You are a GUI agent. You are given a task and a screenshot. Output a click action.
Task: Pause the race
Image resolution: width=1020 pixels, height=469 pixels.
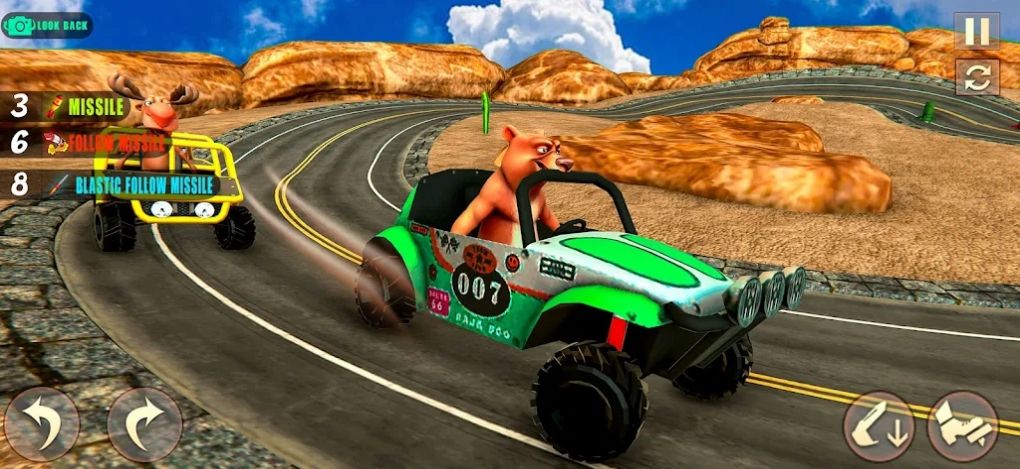[x=976, y=31]
